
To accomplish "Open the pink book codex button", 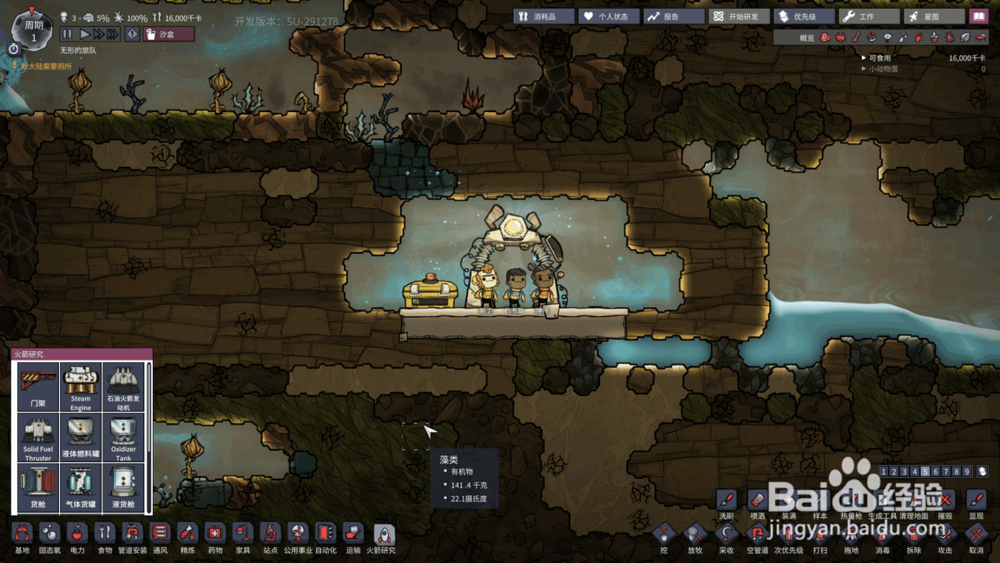I will [x=979, y=17].
